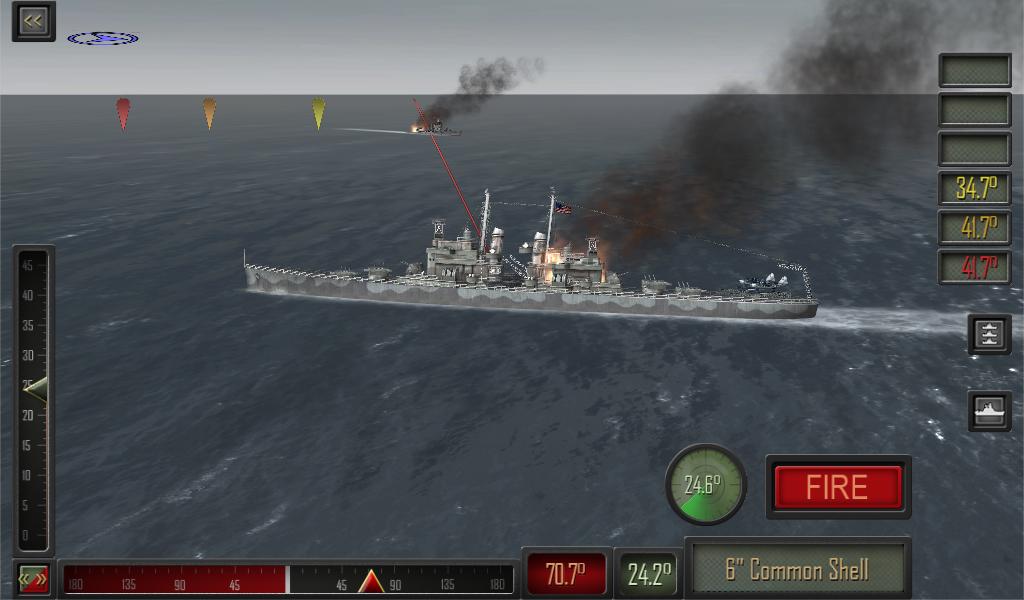Select the yellow 34.7° turret readout button

pyautogui.click(x=975, y=187)
